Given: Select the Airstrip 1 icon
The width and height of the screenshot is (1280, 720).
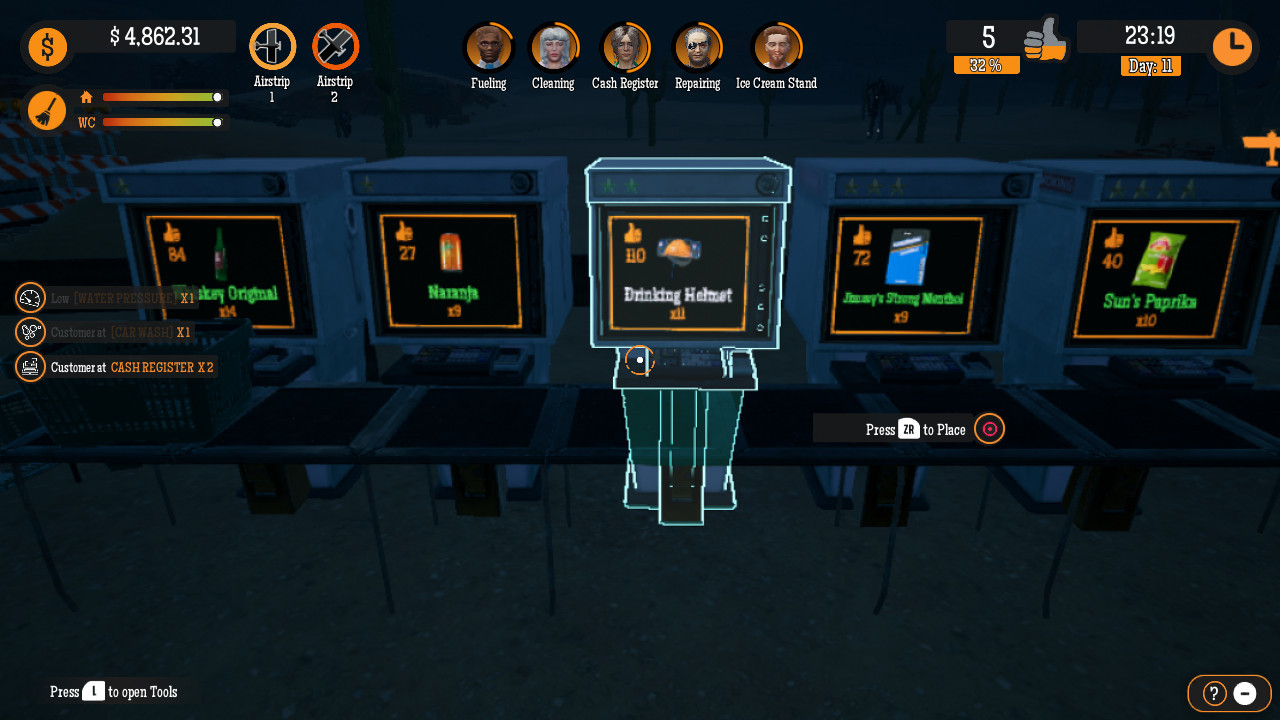Looking at the screenshot, I should [272, 44].
